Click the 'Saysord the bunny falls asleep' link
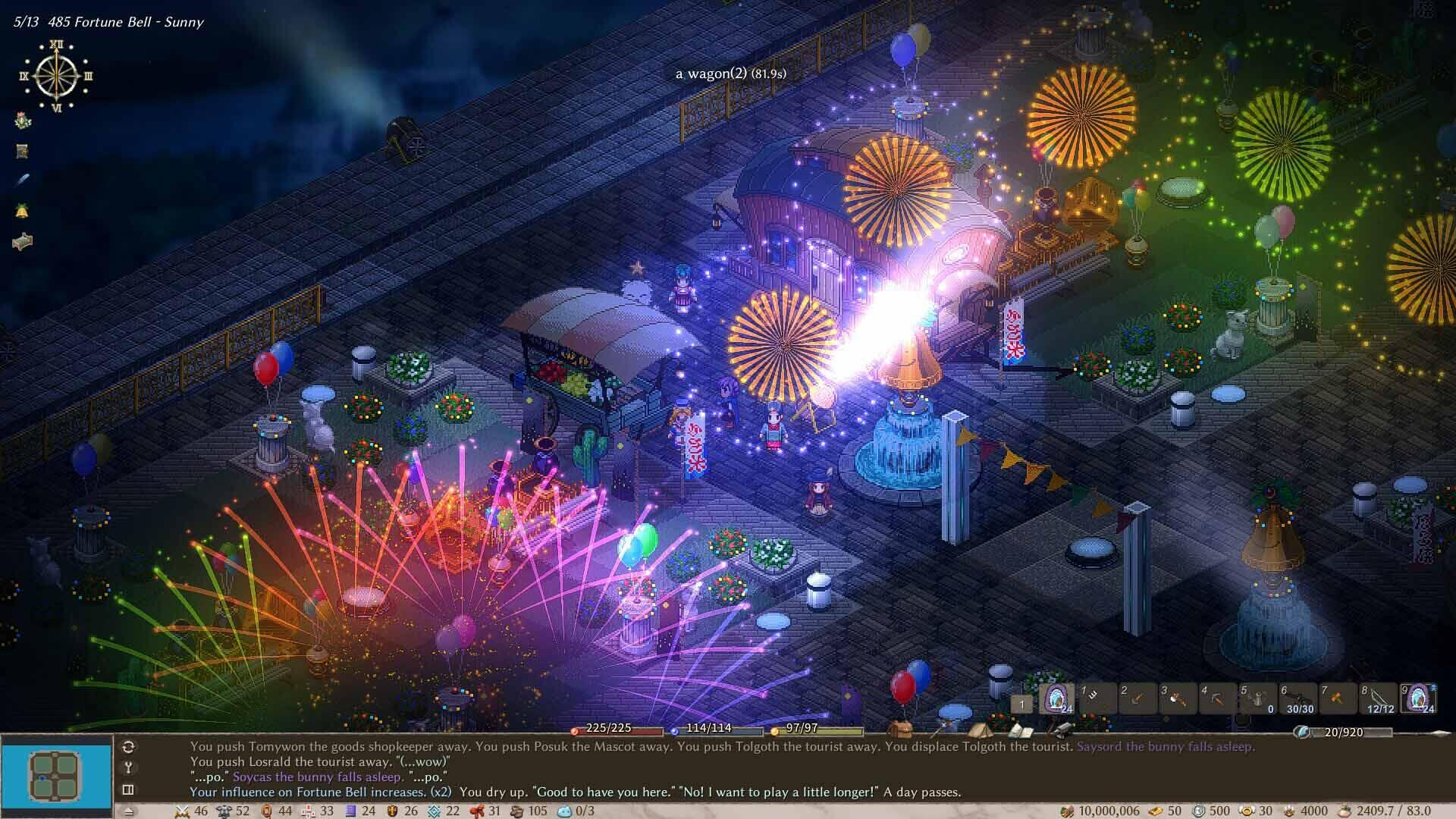The height and width of the screenshot is (819, 1456). [x=1166, y=748]
